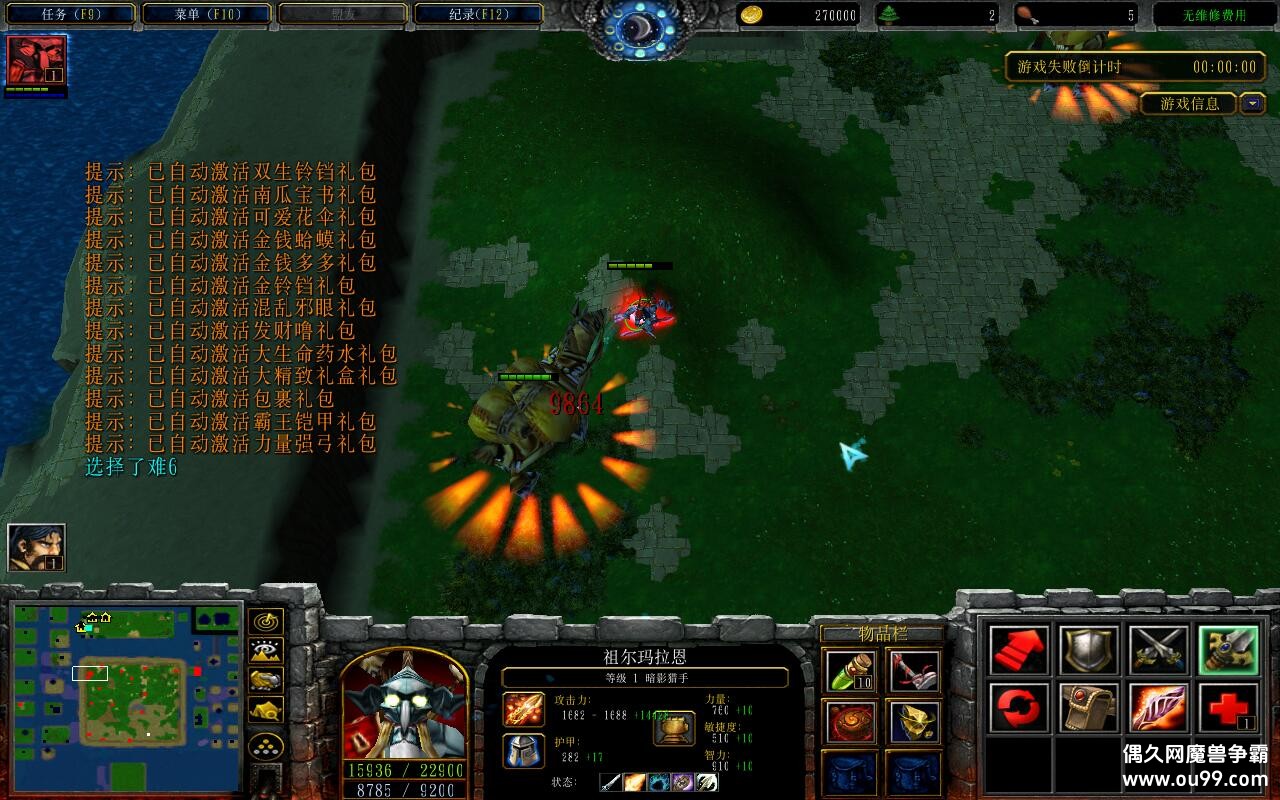
Task: Choose the crossed swords Attack command
Action: tap(1158, 650)
